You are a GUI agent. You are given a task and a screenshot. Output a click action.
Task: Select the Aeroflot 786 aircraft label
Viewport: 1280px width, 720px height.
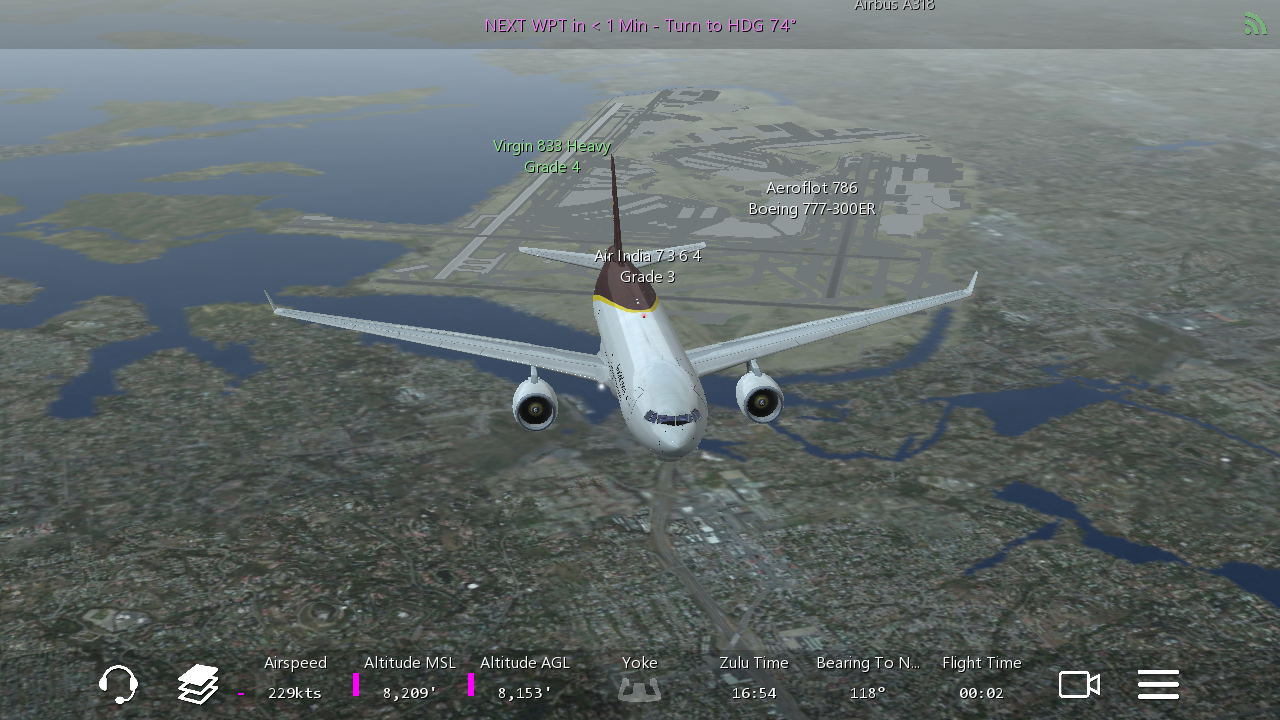click(x=811, y=198)
